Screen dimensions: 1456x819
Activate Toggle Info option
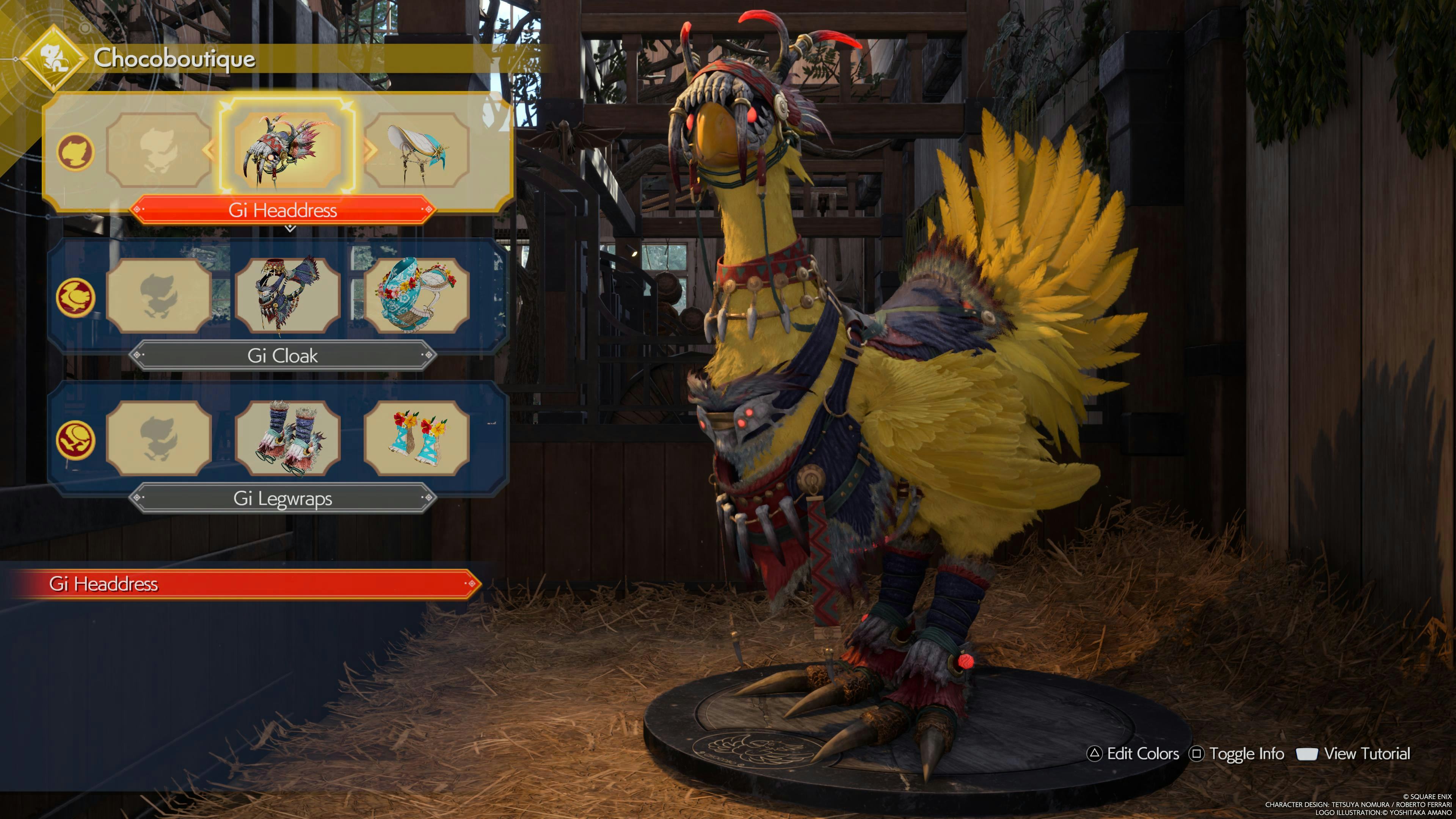coord(1238,753)
